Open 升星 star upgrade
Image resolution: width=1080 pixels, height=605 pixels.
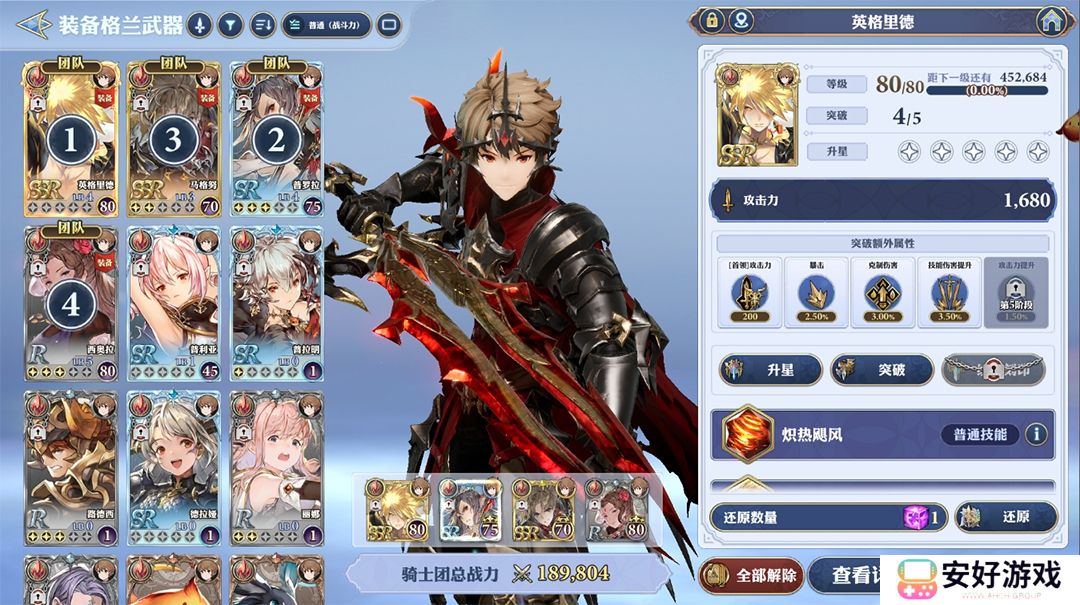770,370
